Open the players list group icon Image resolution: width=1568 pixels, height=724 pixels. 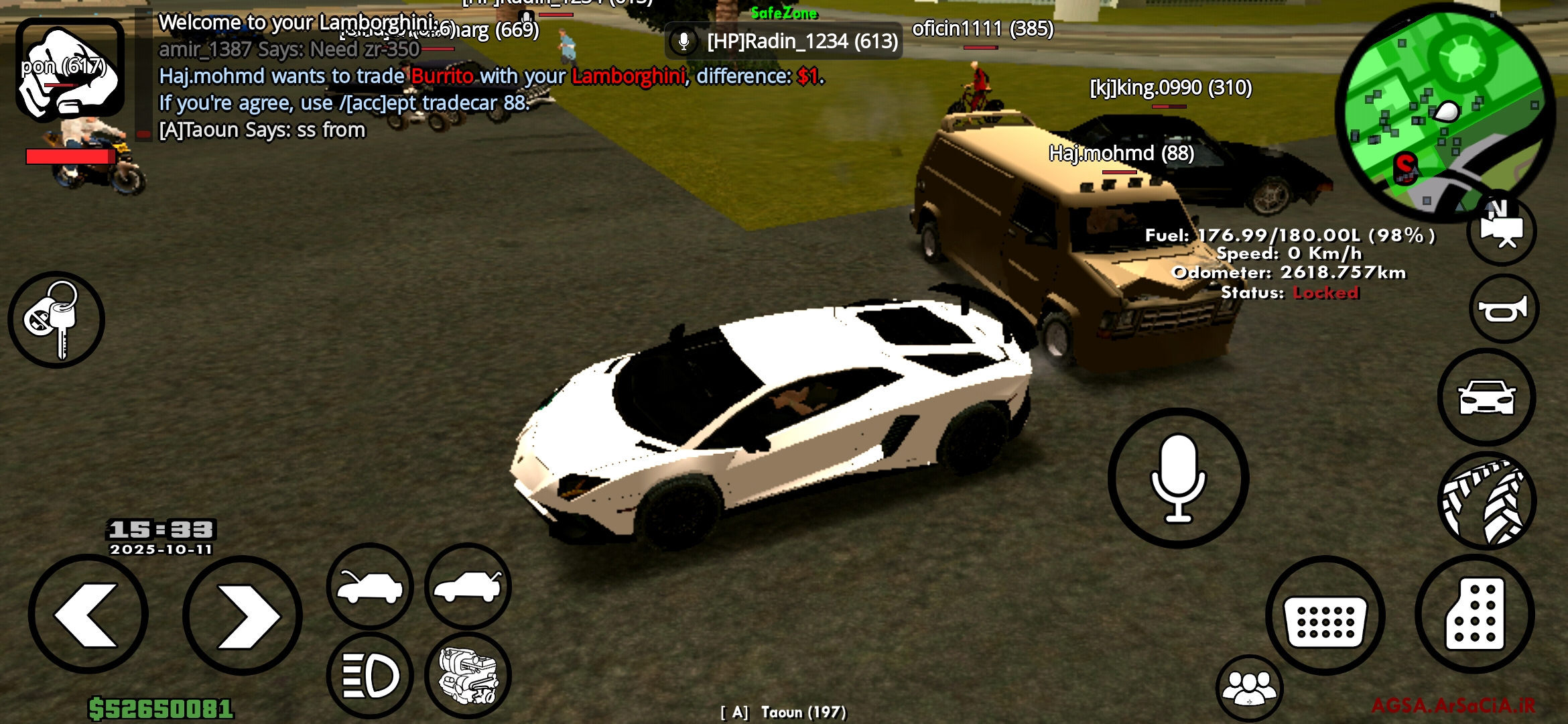[1249, 688]
